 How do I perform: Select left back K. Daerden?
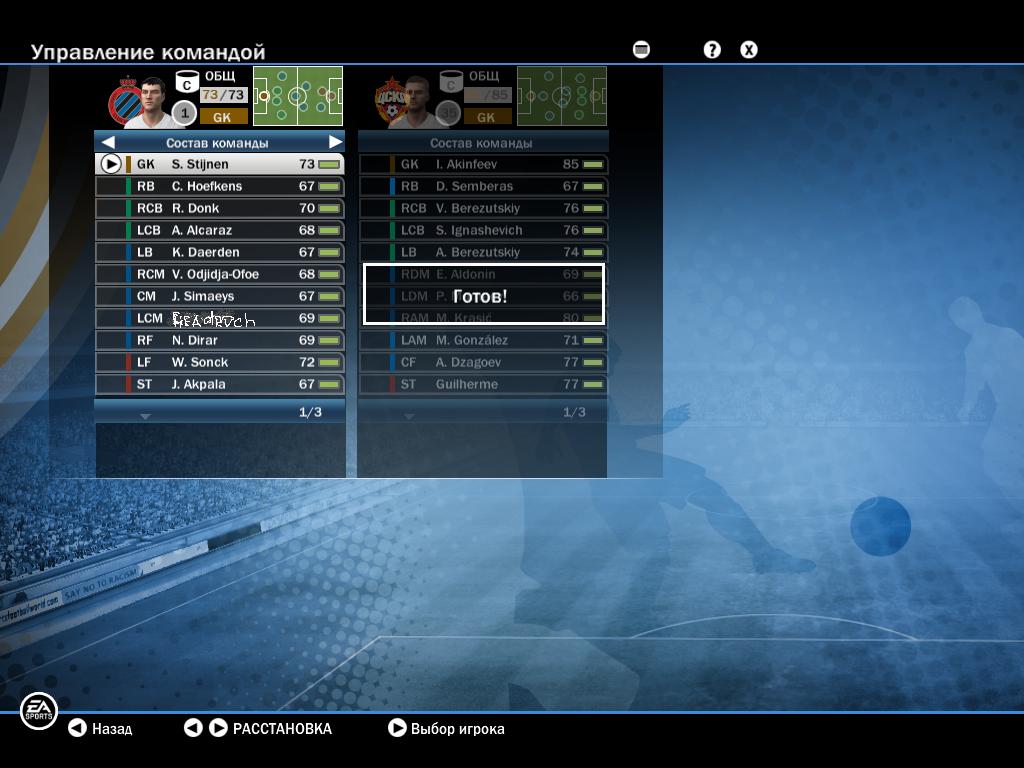click(220, 252)
